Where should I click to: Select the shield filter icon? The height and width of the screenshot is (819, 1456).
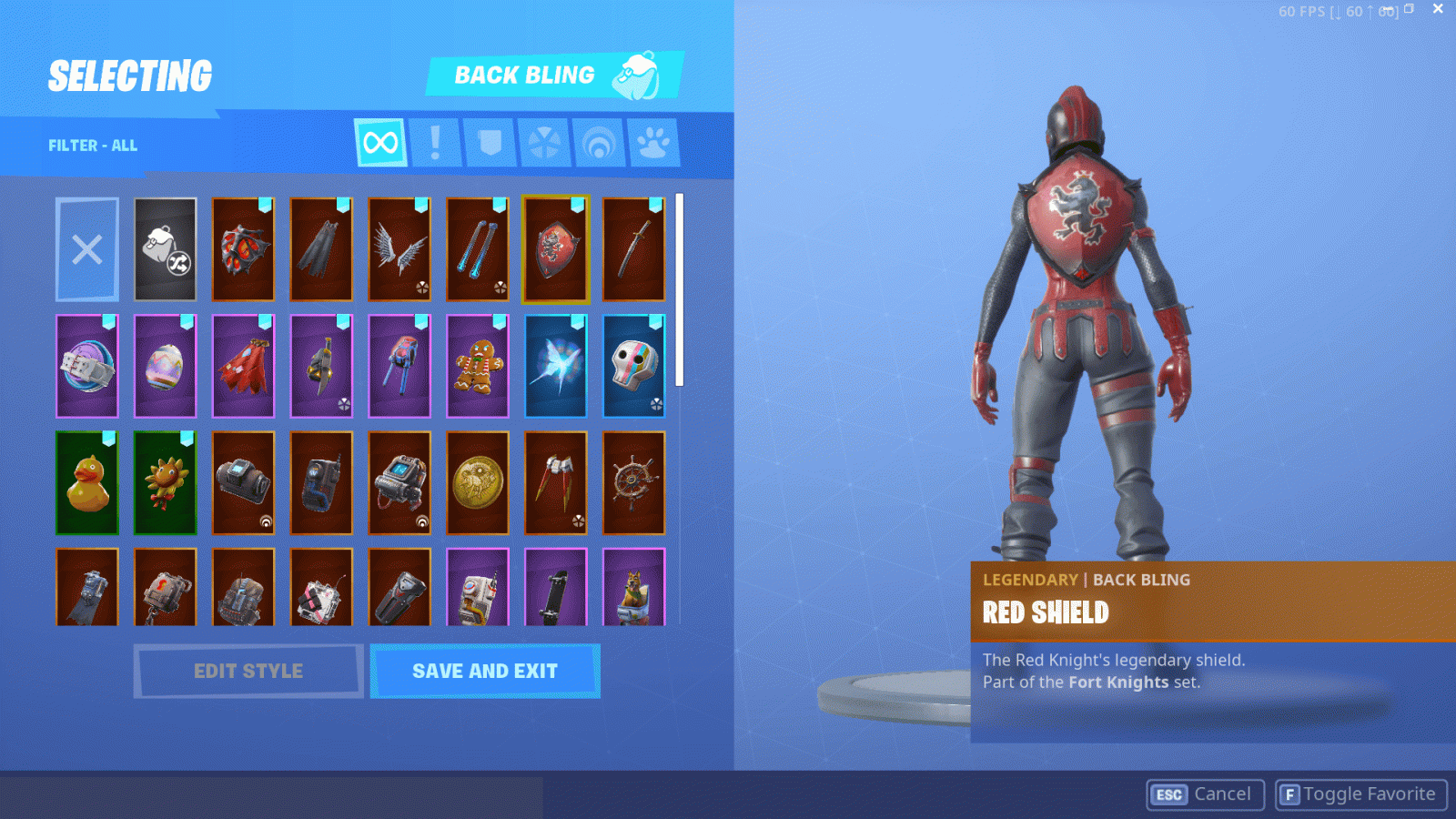[490, 142]
